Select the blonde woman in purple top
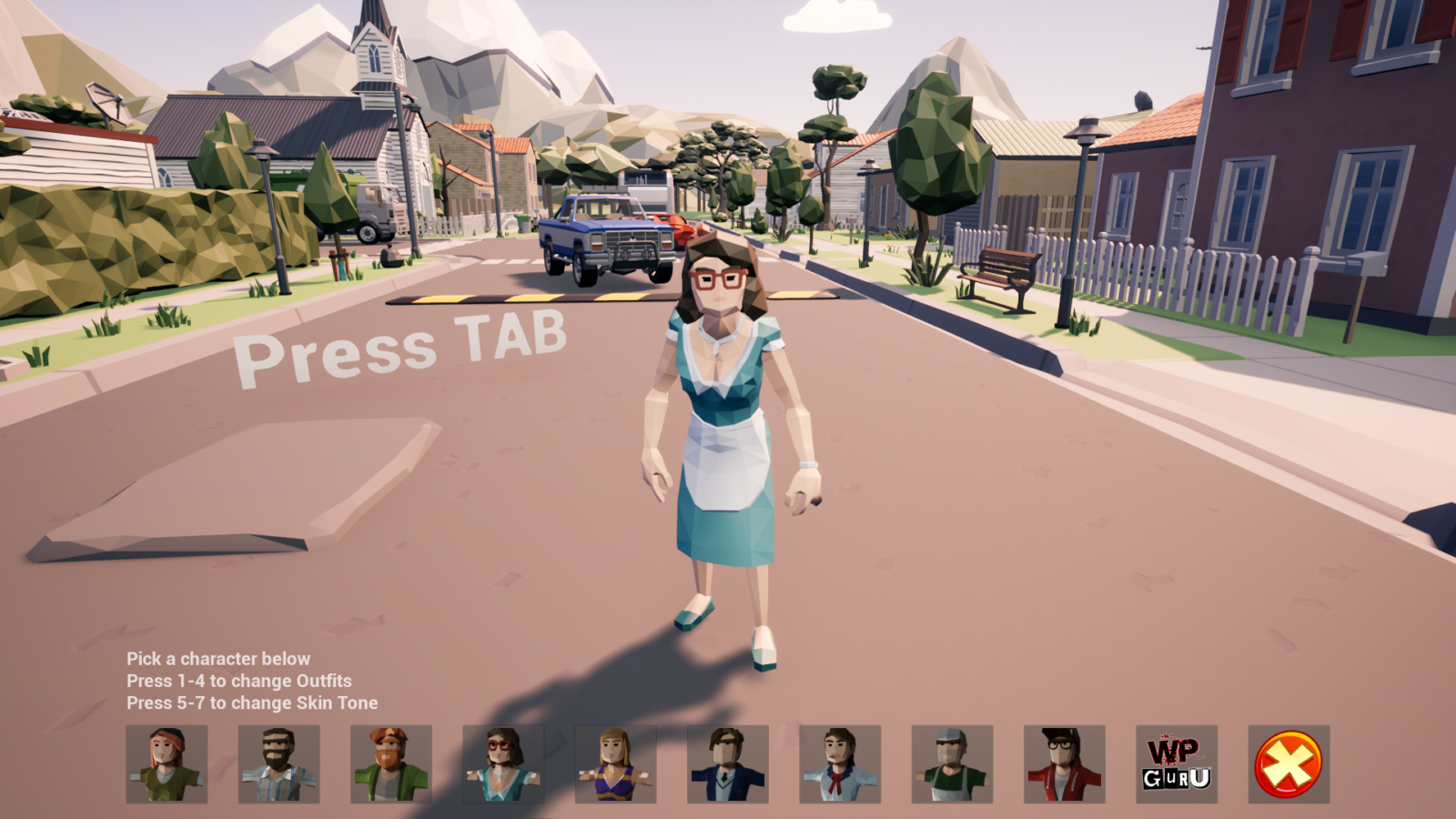This screenshot has height=819, width=1456. pos(613,764)
